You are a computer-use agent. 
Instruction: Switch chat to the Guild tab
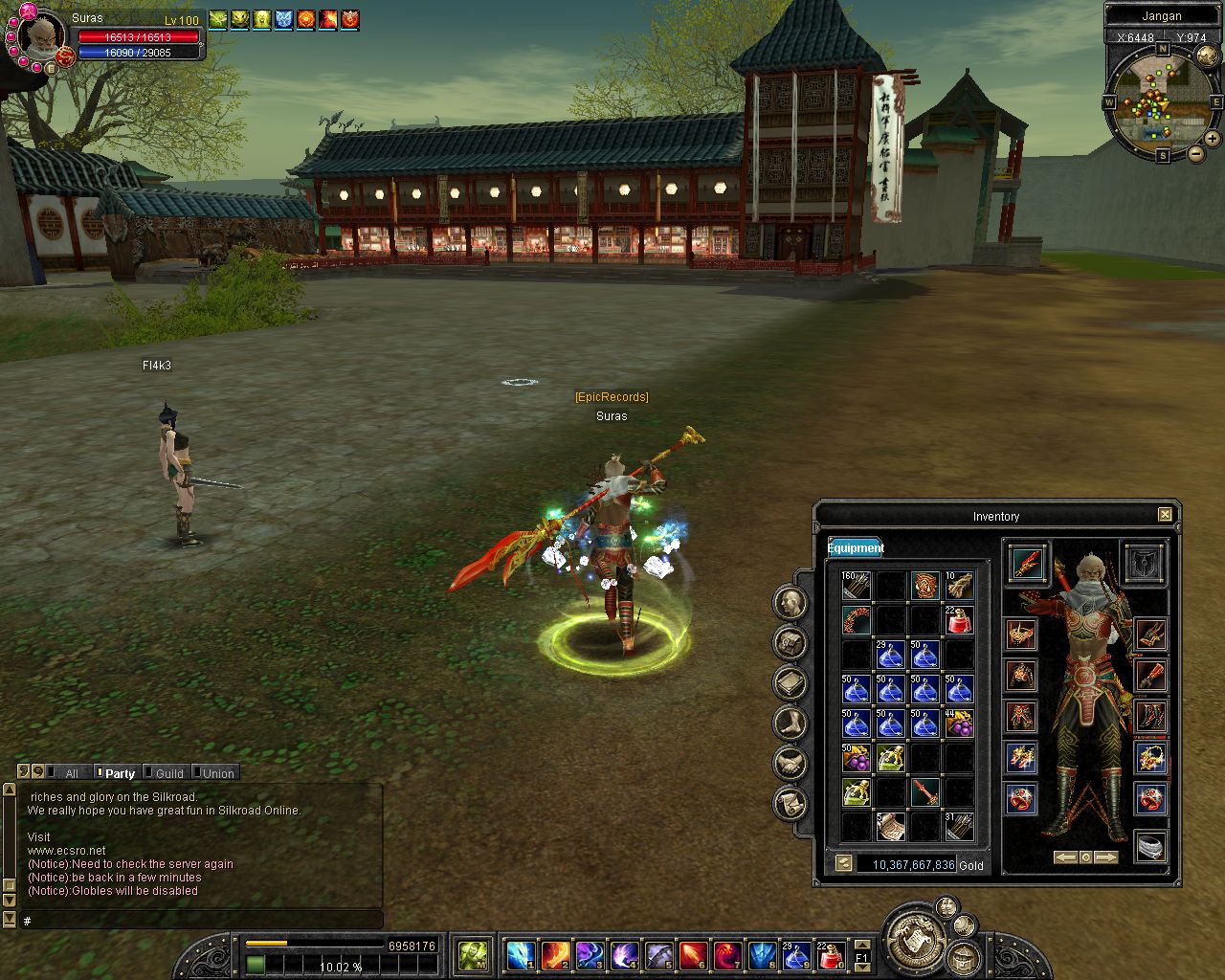(168, 773)
